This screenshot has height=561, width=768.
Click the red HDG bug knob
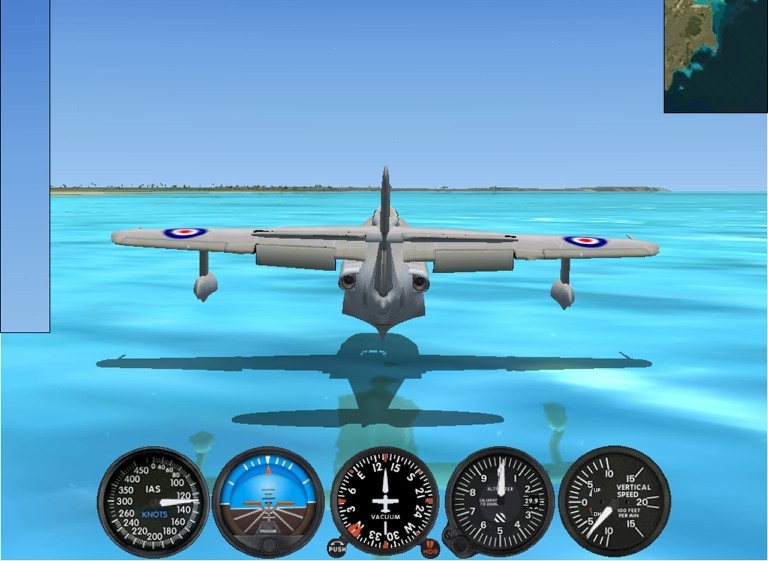tap(430, 548)
